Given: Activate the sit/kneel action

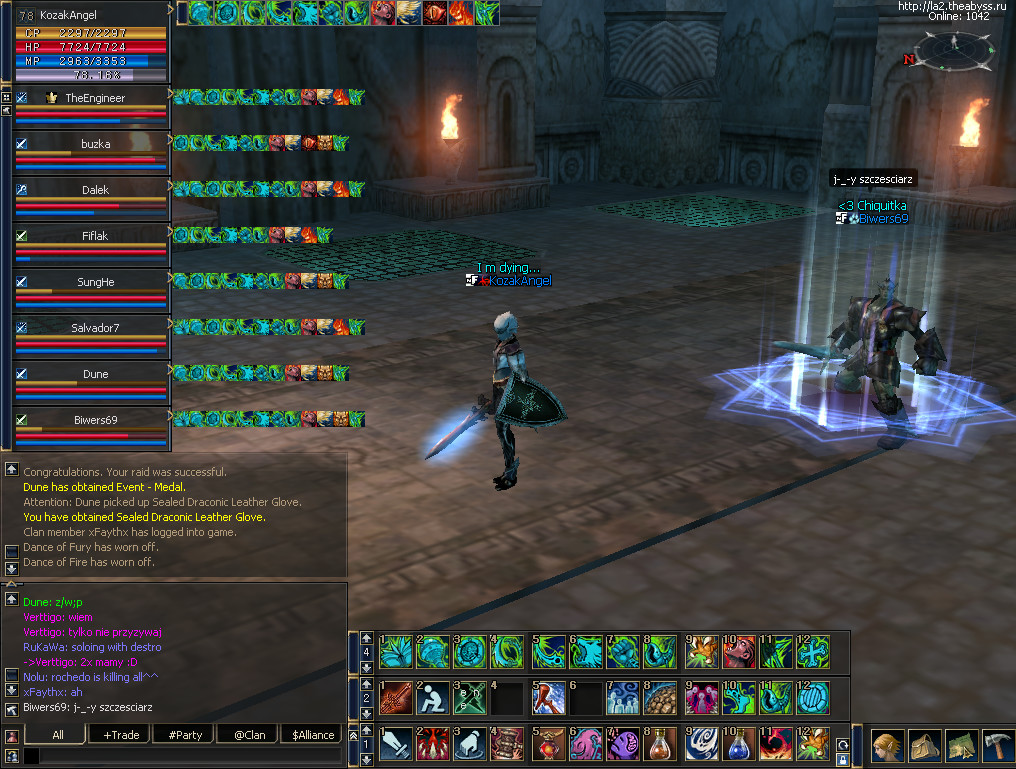Looking at the screenshot, I should tap(432, 697).
